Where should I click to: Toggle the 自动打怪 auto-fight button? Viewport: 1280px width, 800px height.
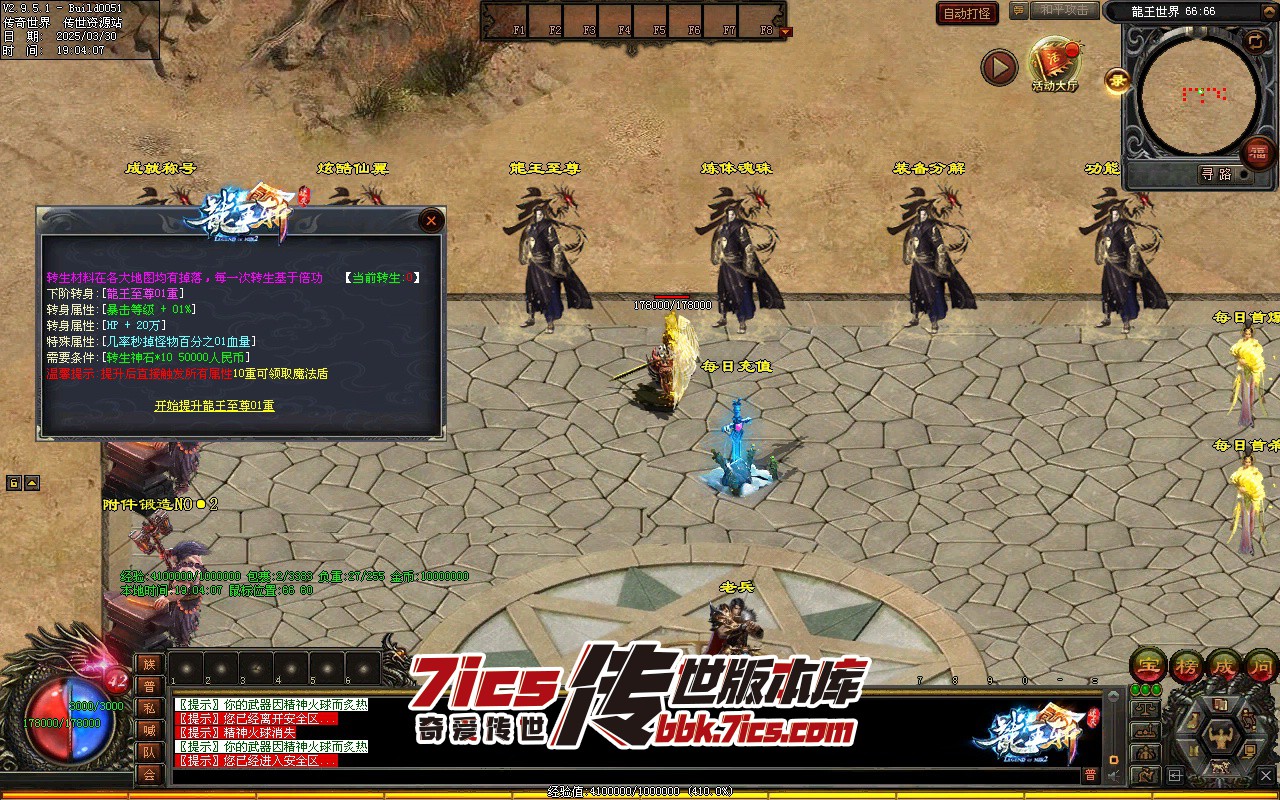[967, 13]
